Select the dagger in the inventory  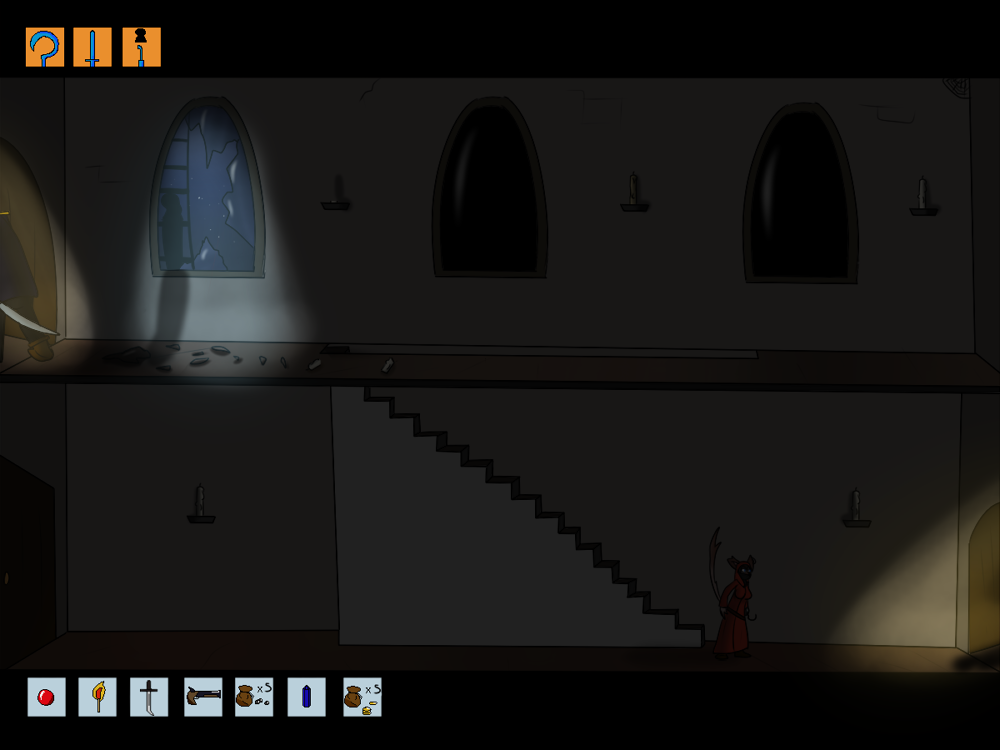pos(149,697)
